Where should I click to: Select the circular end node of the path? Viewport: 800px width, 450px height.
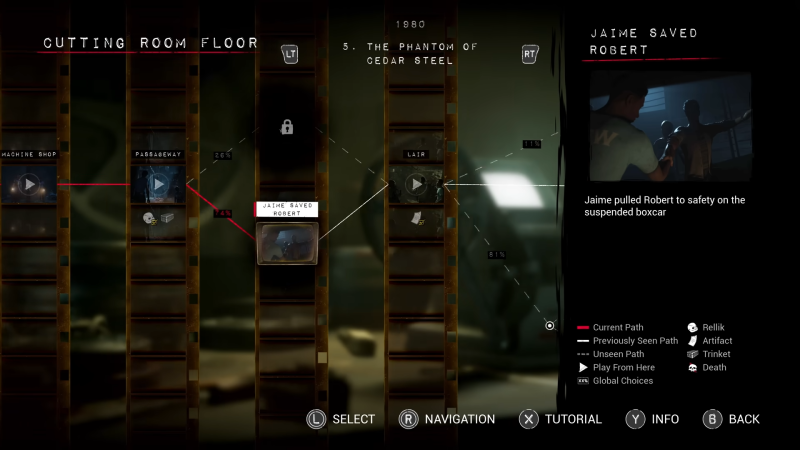coord(550,325)
